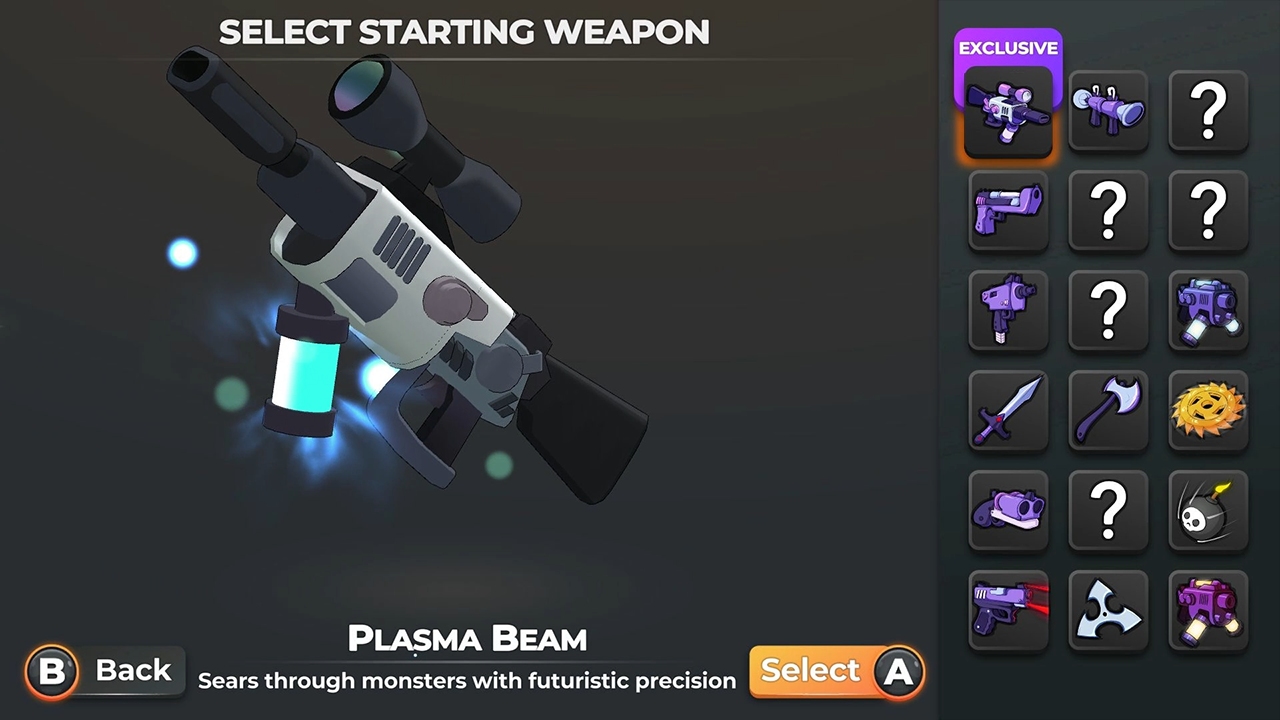The height and width of the screenshot is (720, 1280).
Task: Pick the rocket launcher weapon
Action: [1108, 111]
